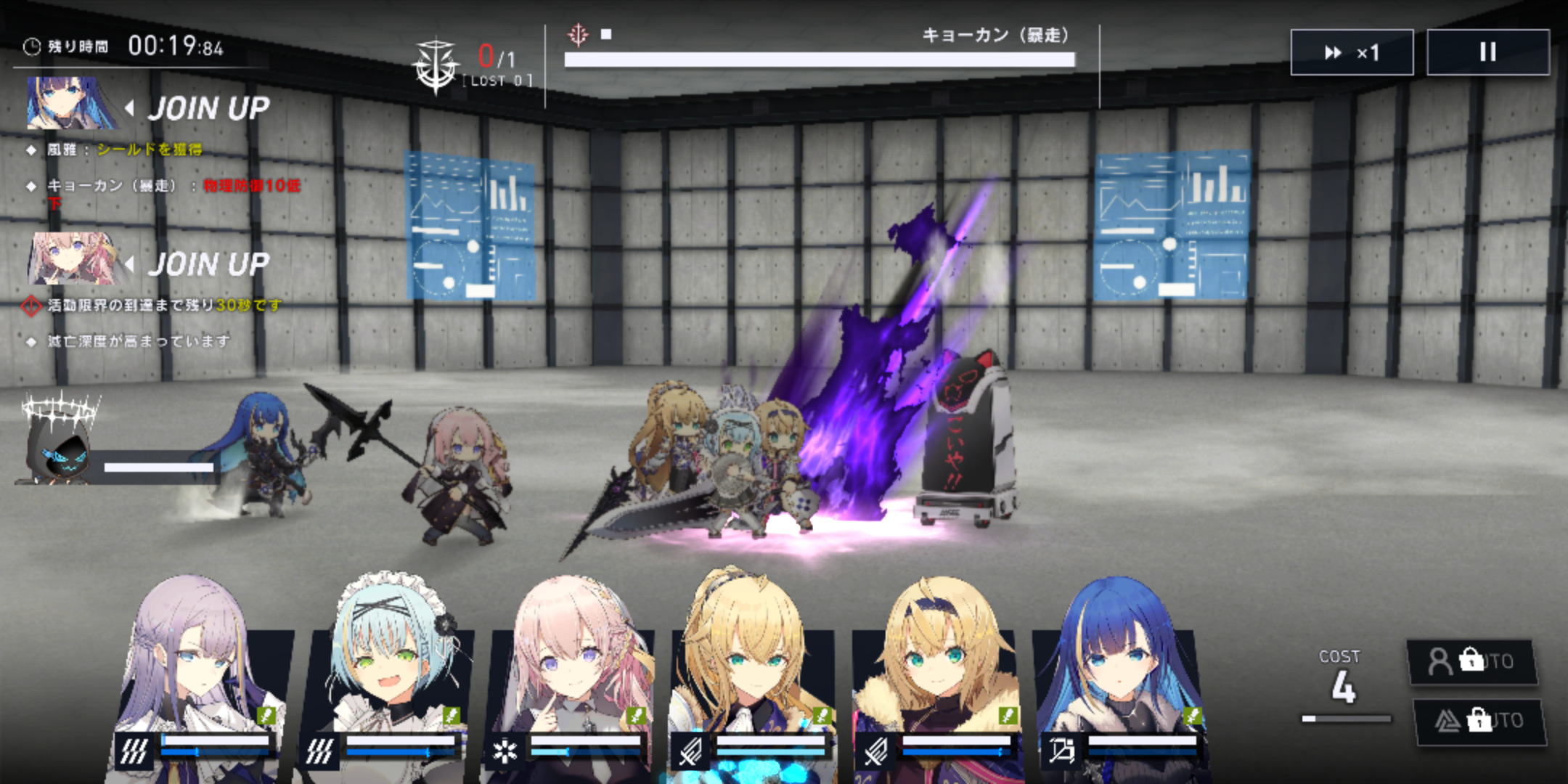The width and height of the screenshot is (1568, 784).
Task: Toggle the locked character AUTO button
Action: coord(1471,661)
